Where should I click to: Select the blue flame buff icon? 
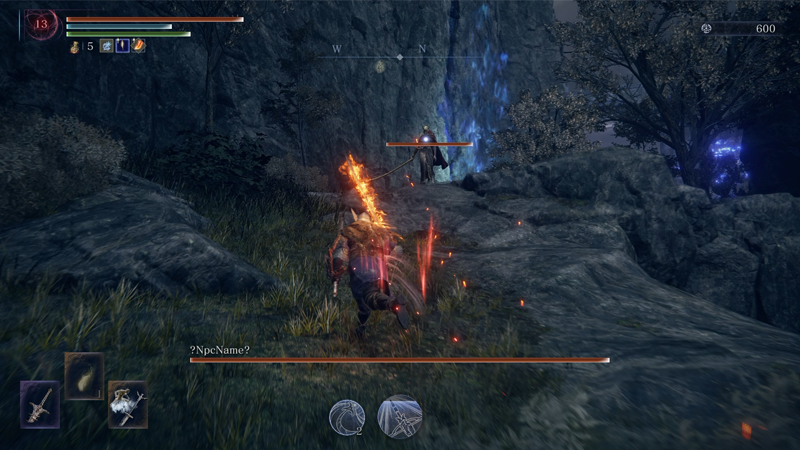point(121,46)
